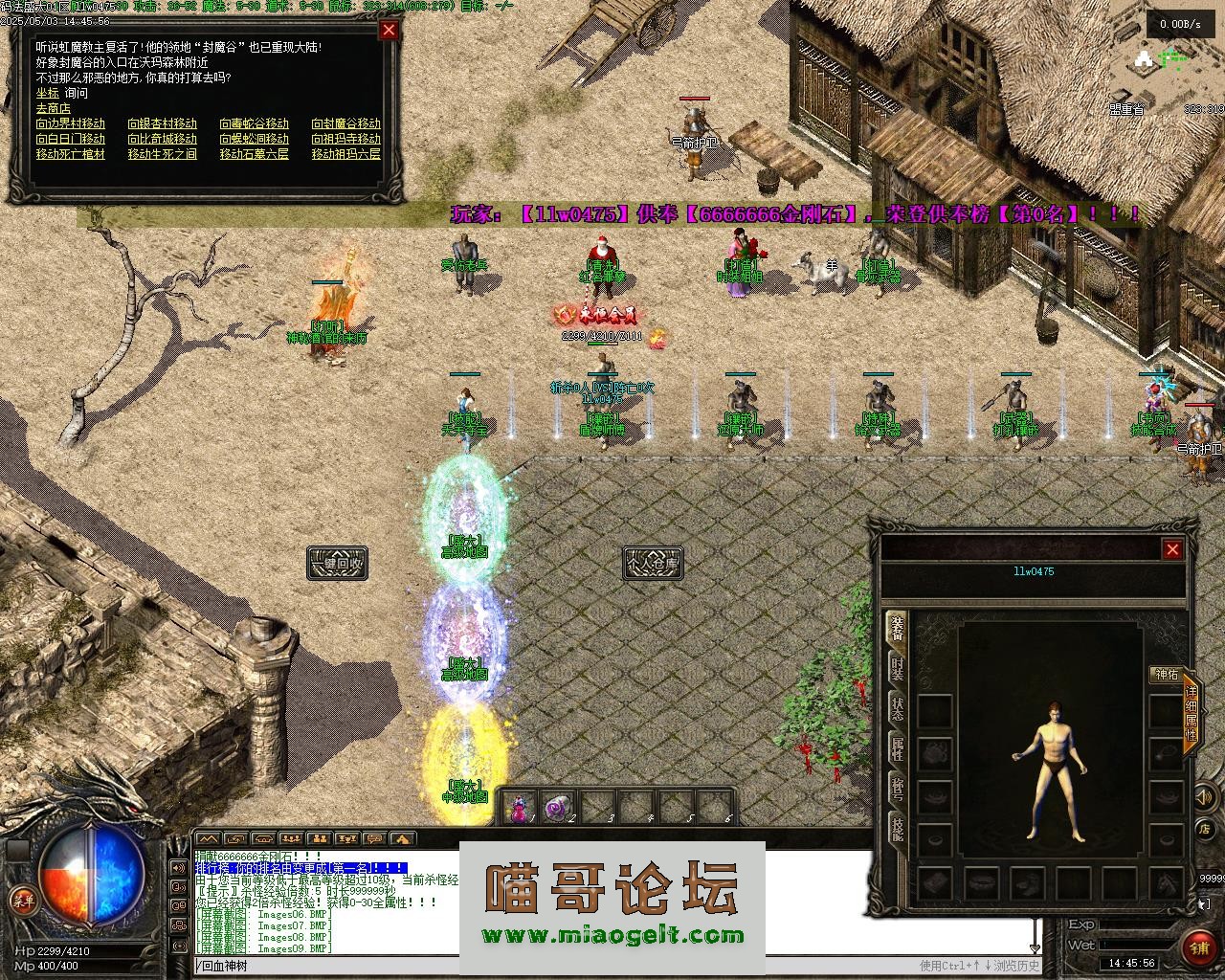Open the 状态 status tab
The height and width of the screenshot is (980, 1225).
click(897, 709)
